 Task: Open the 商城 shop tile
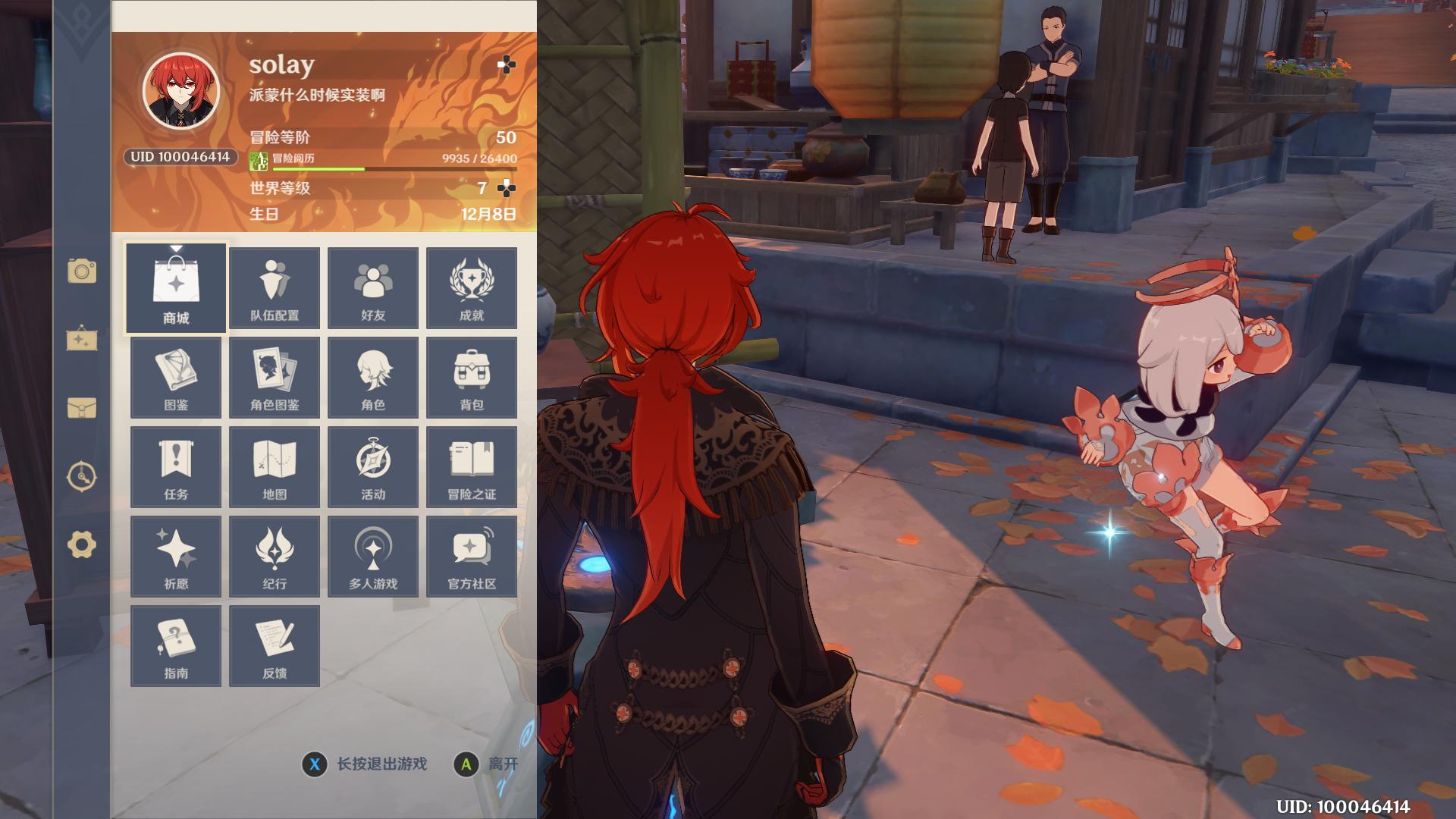tap(176, 288)
